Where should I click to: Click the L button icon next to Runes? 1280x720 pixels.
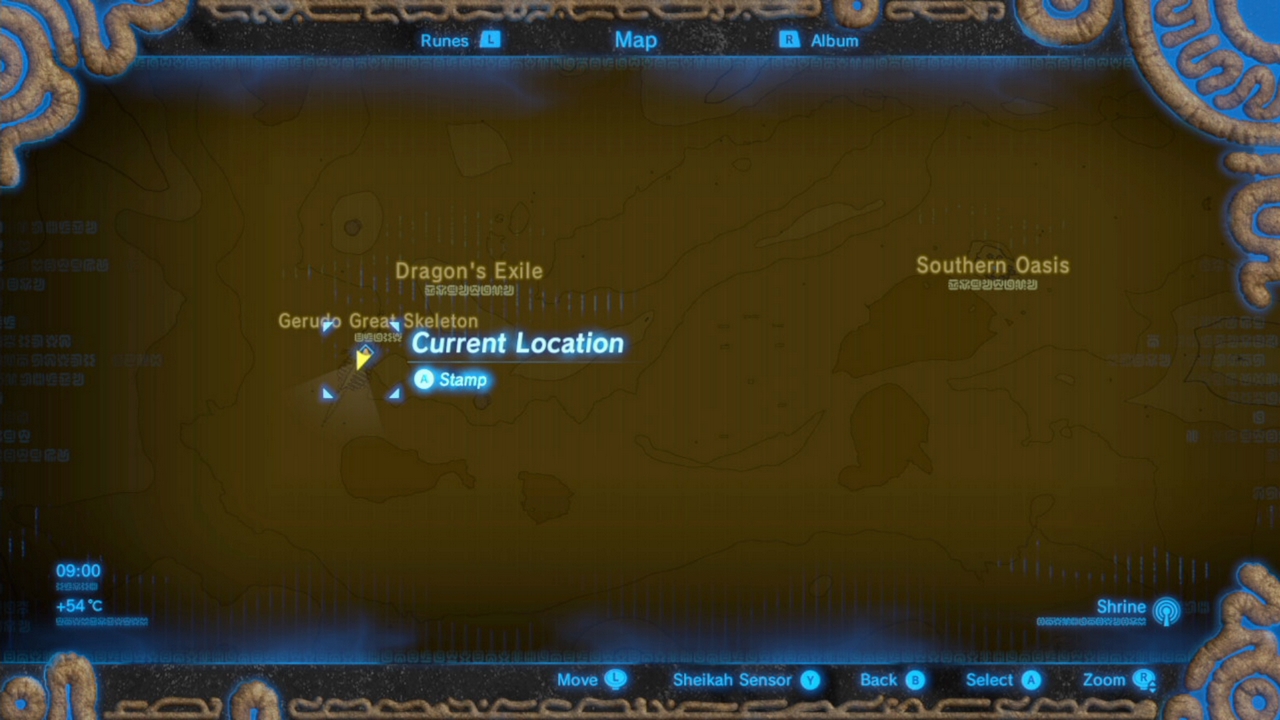(490, 40)
